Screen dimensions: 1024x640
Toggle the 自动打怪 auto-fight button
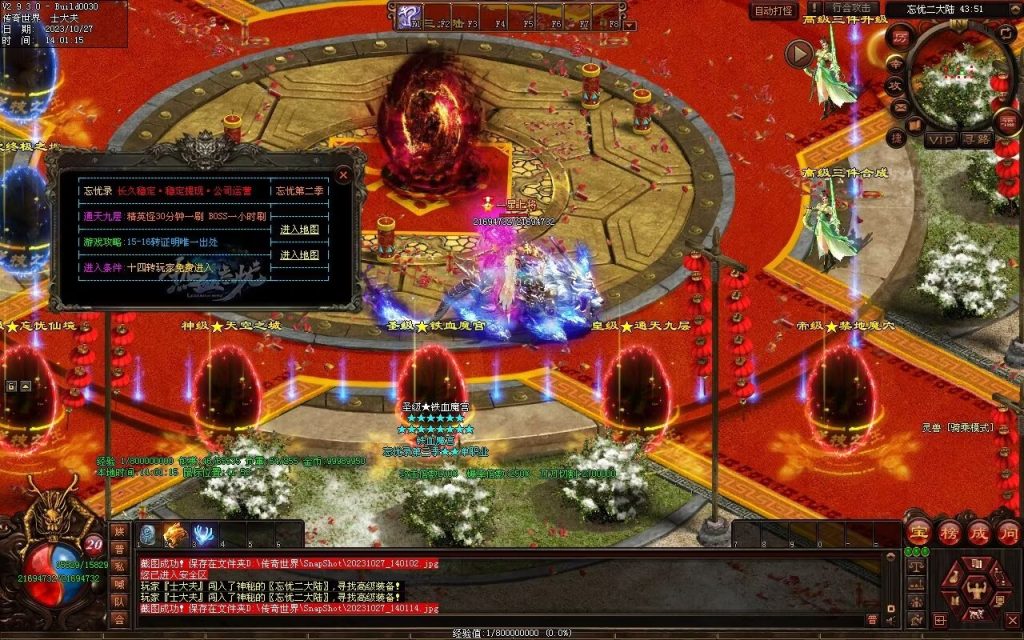click(773, 11)
